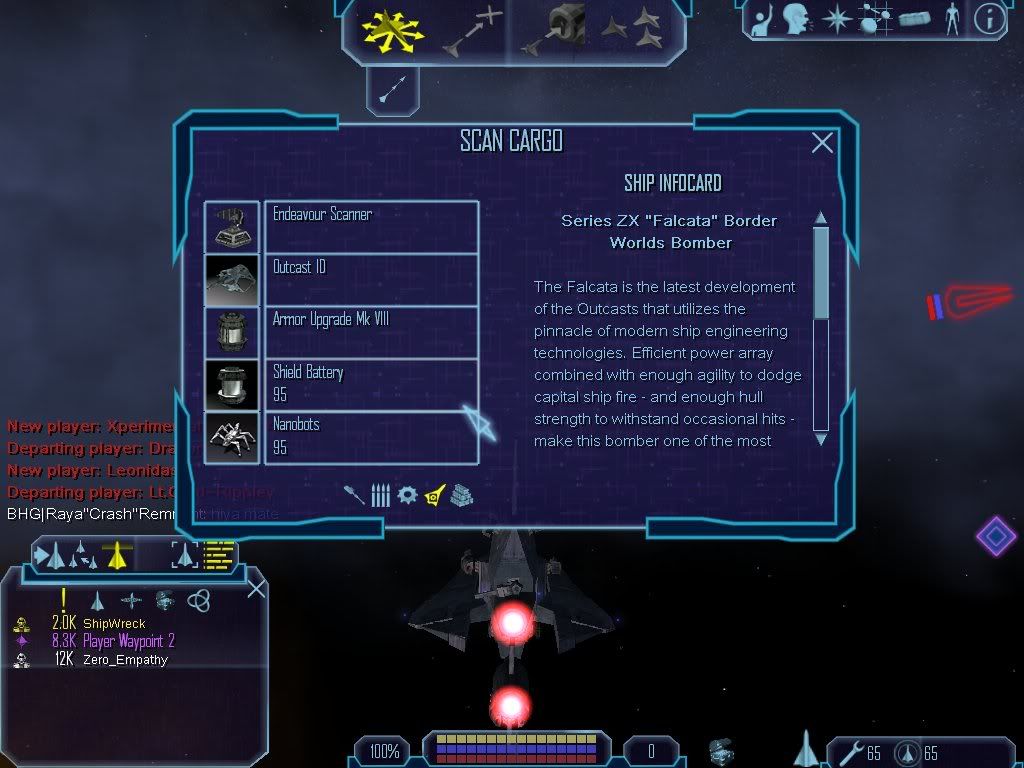Choose the Armor Upgrade Mk VIII item

[x=371, y=332]
